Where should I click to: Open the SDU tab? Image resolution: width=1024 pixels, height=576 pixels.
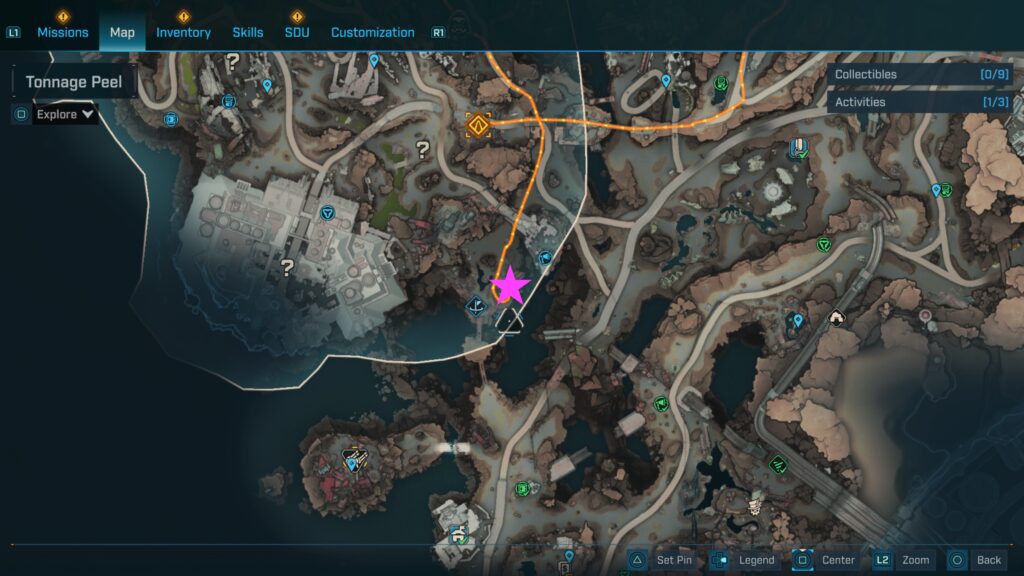(x=297, y=32)
